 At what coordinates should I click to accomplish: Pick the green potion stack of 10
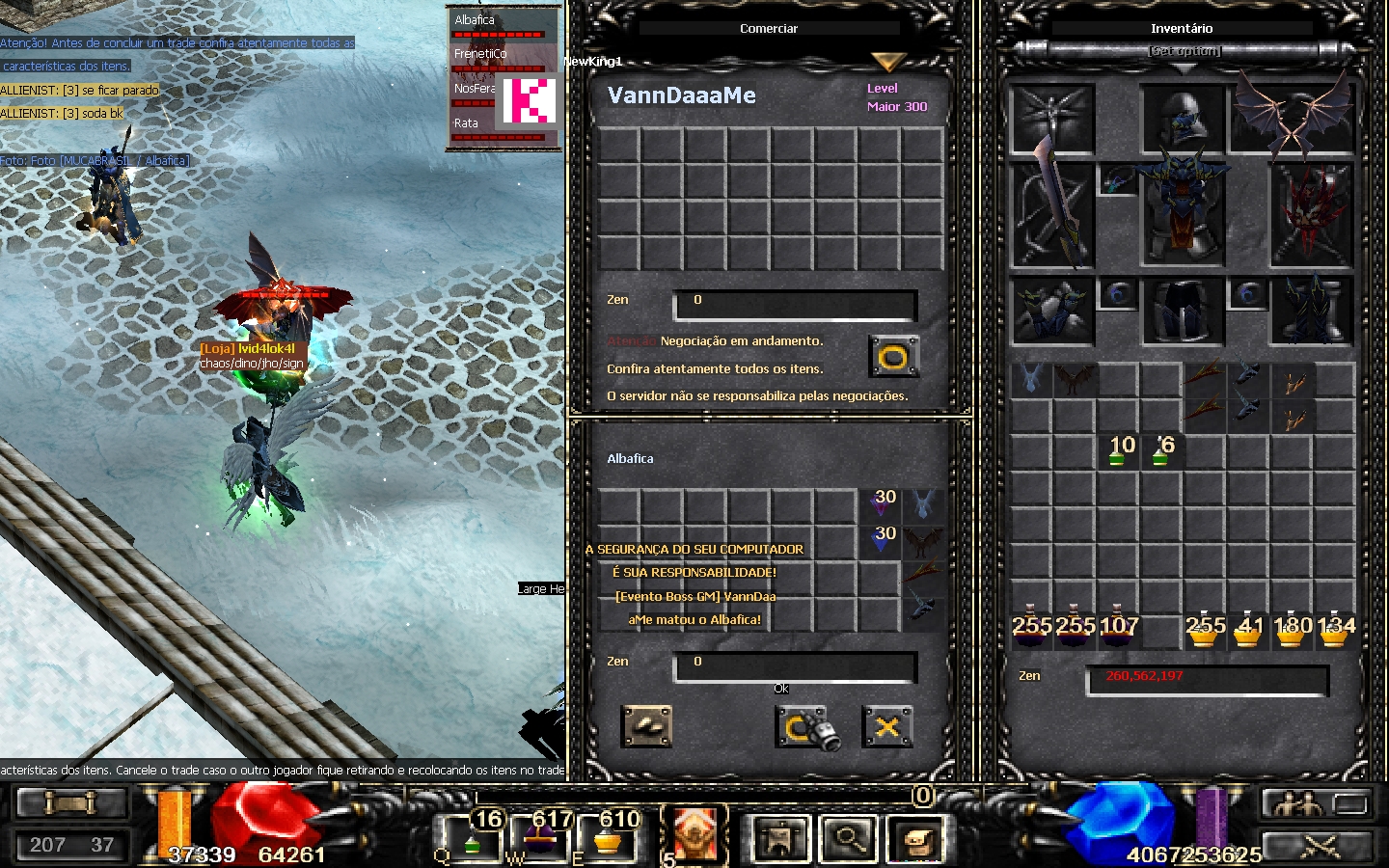1119,449
